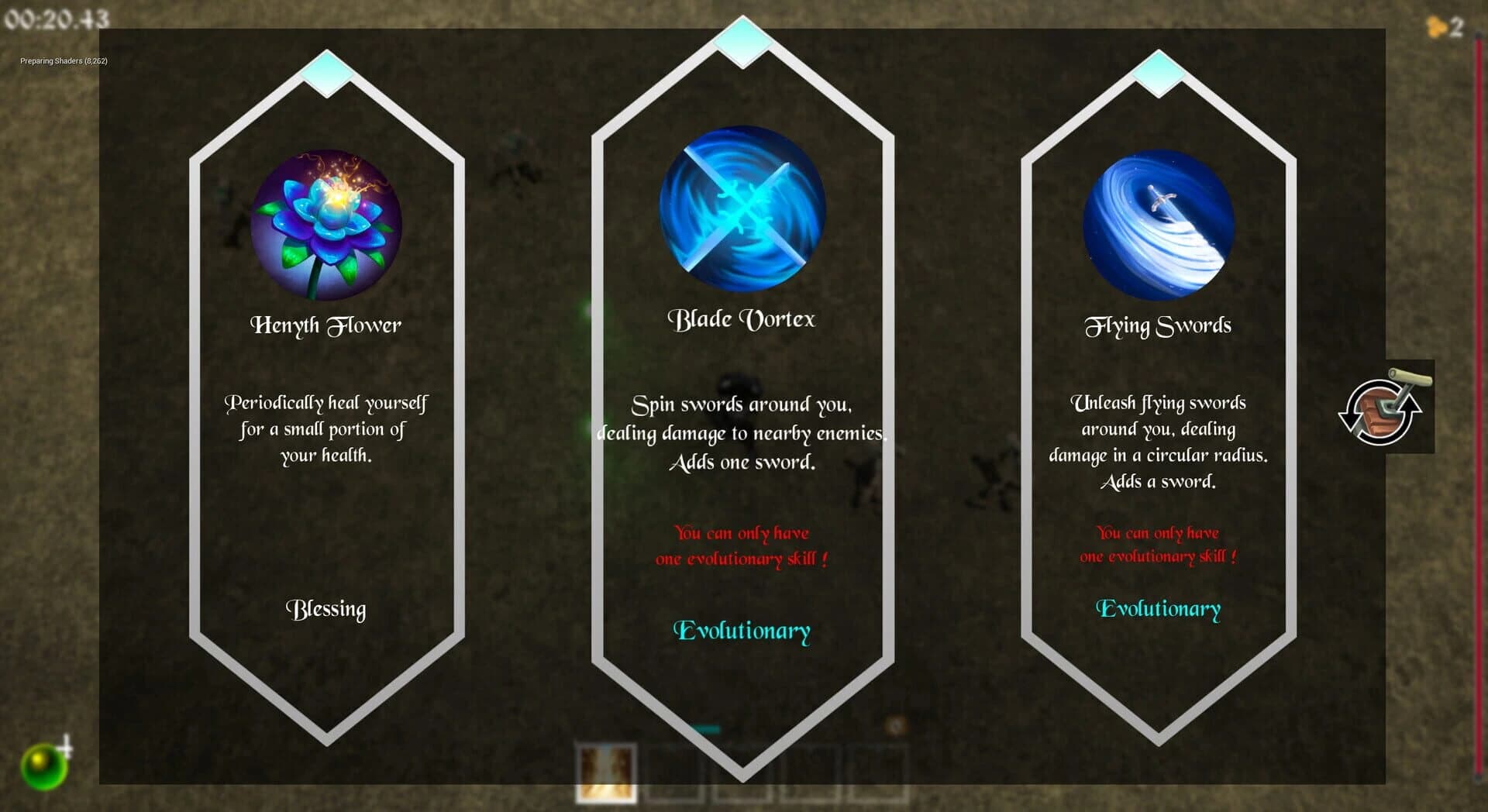Screen dimensions: 1488x812
Task: Click the cyan Evolutionary label under Flying Swords
Action: tap(1157, 609)
